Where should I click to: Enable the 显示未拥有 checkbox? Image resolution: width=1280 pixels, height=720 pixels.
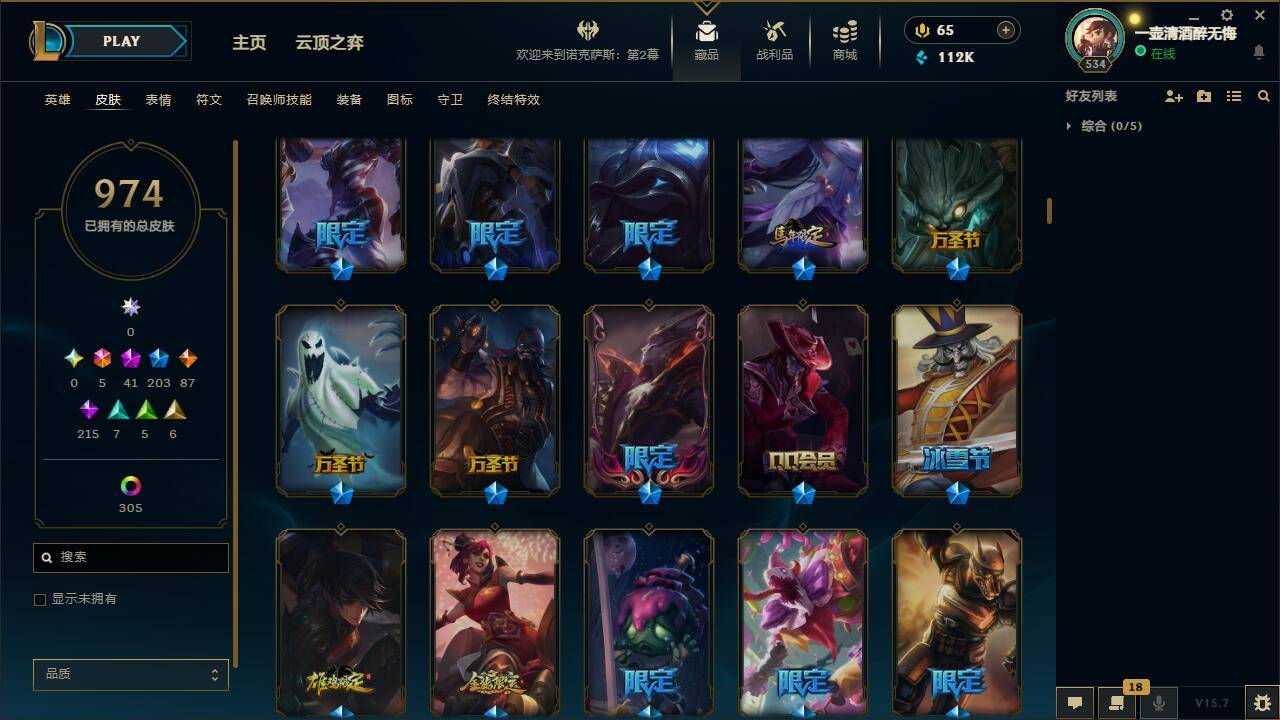40,599
